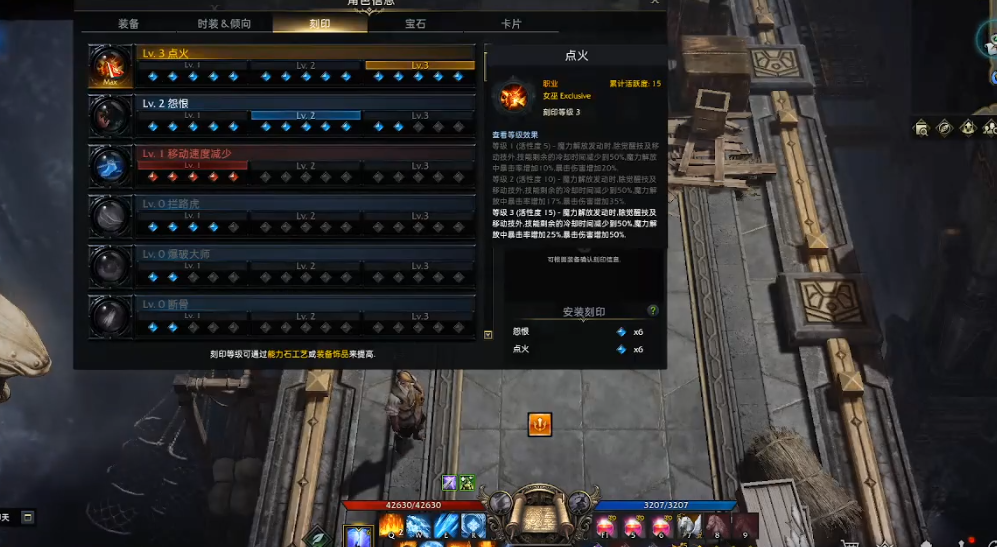997x547 pixels.
Task: Open the 时装&倾向 tab
Action: tap(224, 23)
